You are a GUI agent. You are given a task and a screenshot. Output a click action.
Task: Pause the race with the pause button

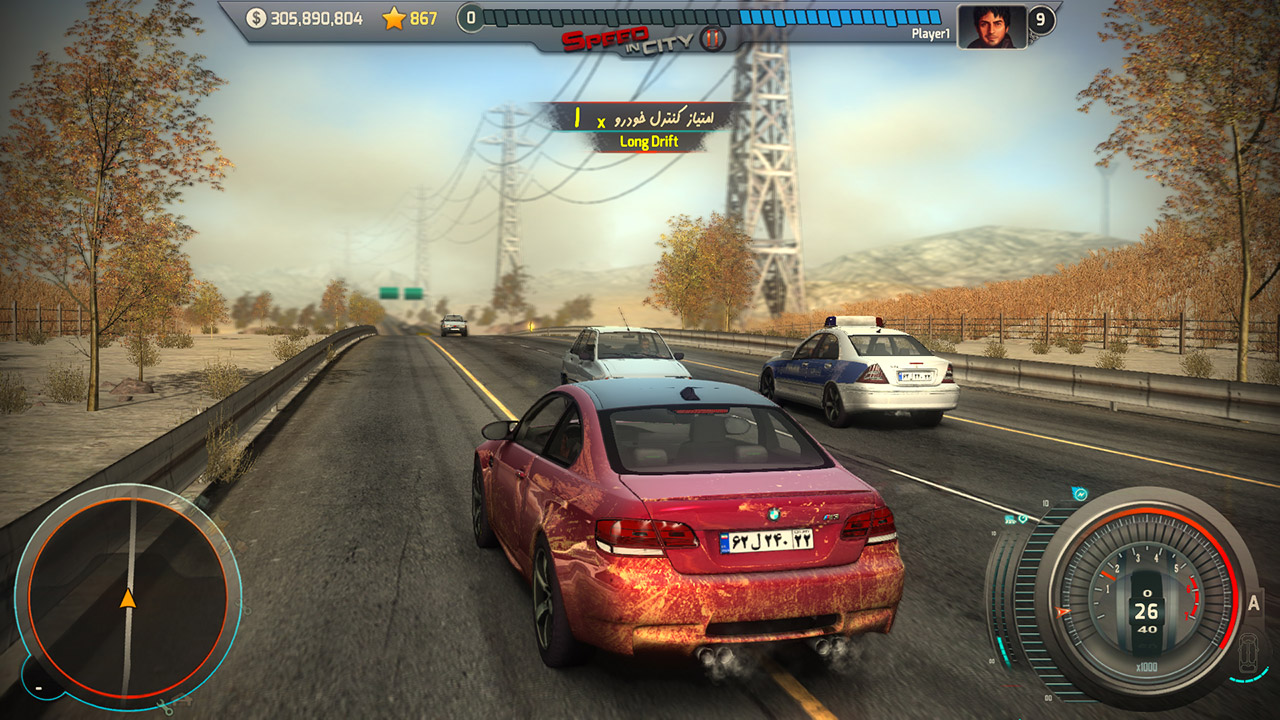point(712,40)
